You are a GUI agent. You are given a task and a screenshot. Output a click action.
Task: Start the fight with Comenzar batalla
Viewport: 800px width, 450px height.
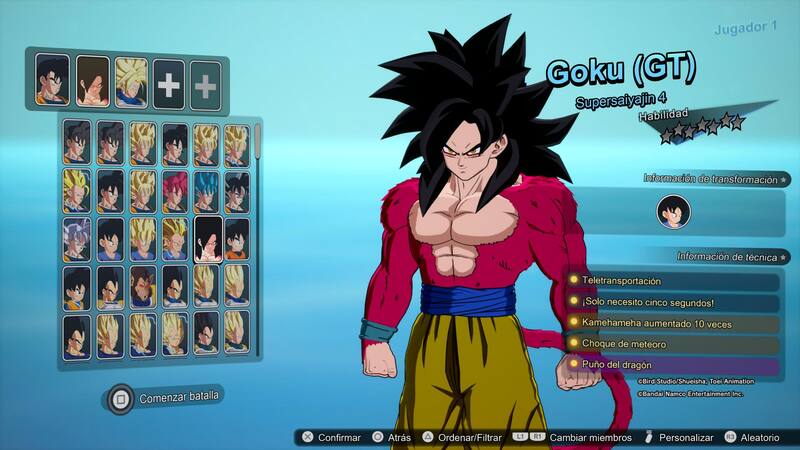click(x=166, y=398)
